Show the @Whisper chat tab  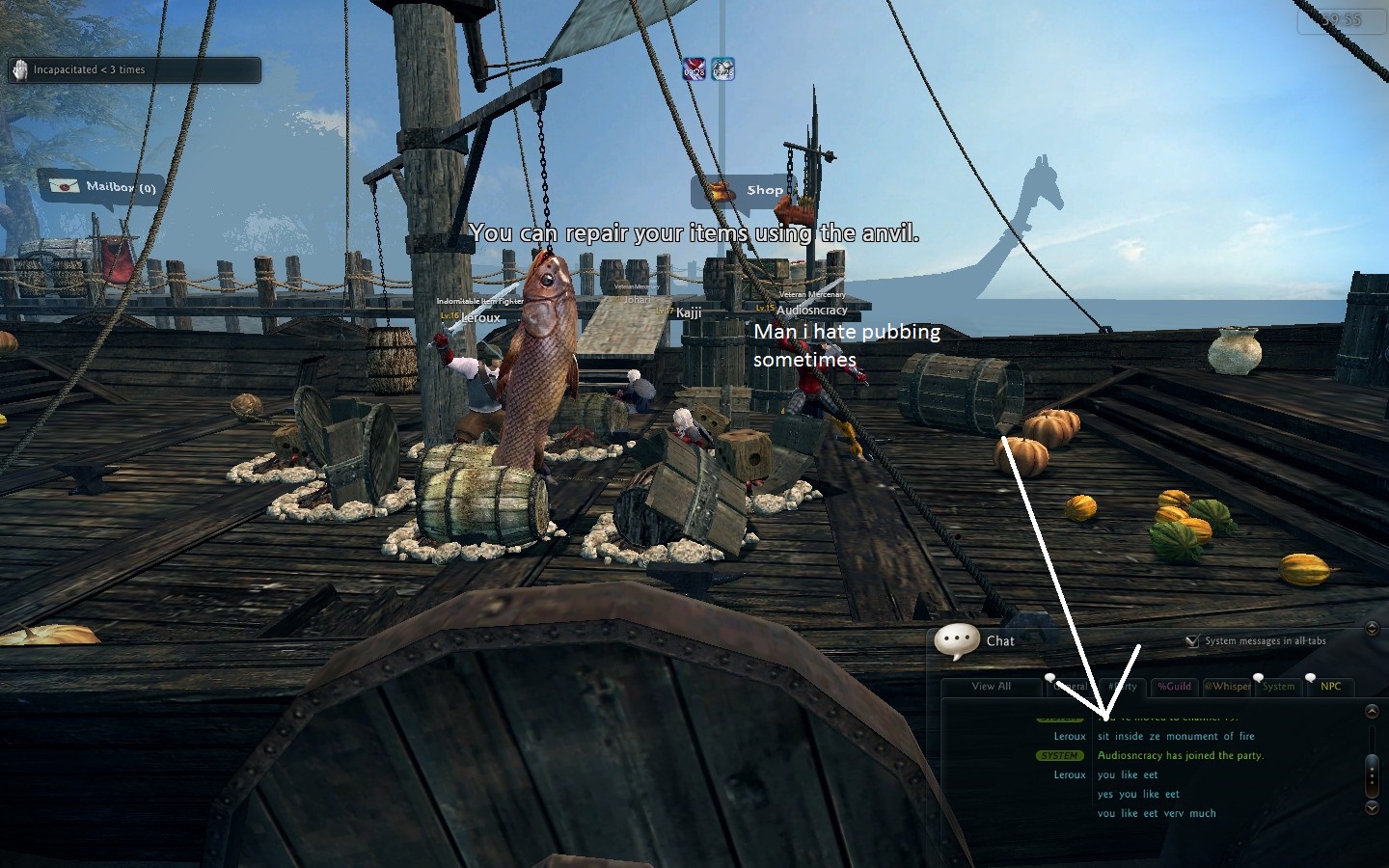click(1227, 687)
